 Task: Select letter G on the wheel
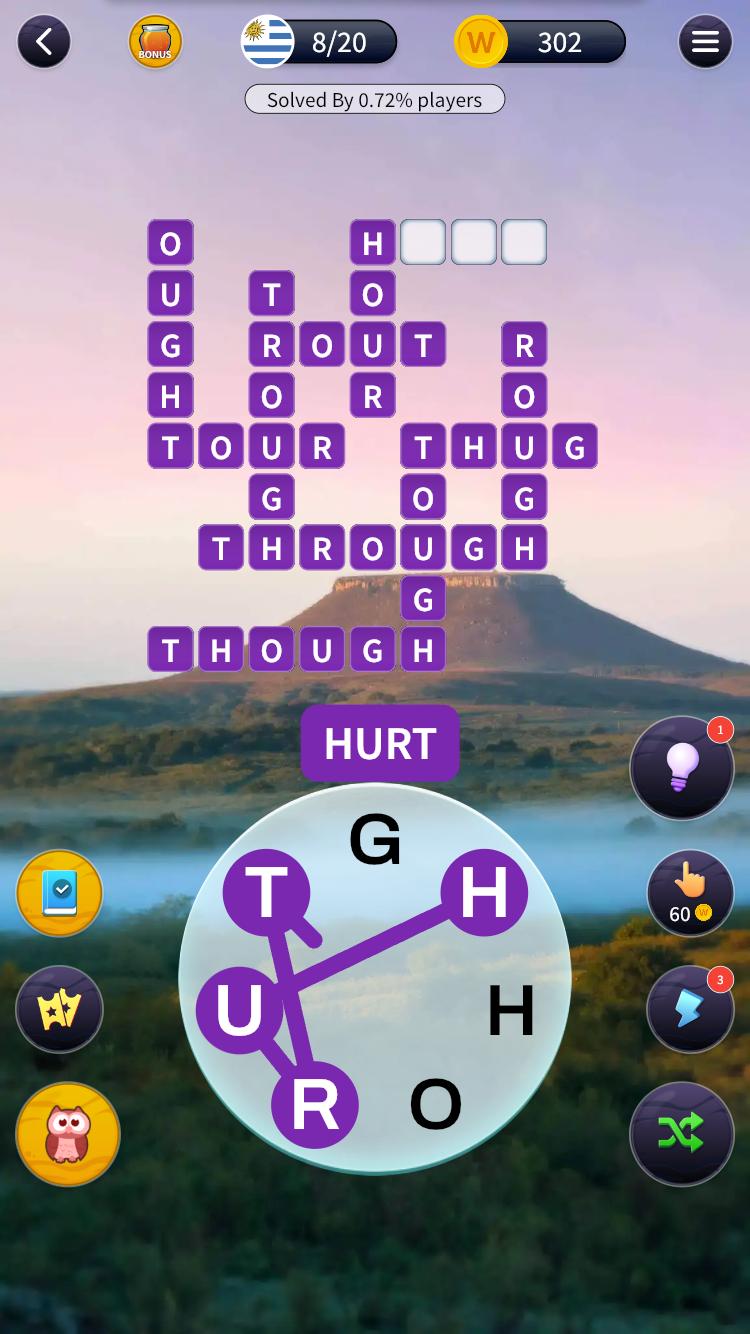[375, 840]
